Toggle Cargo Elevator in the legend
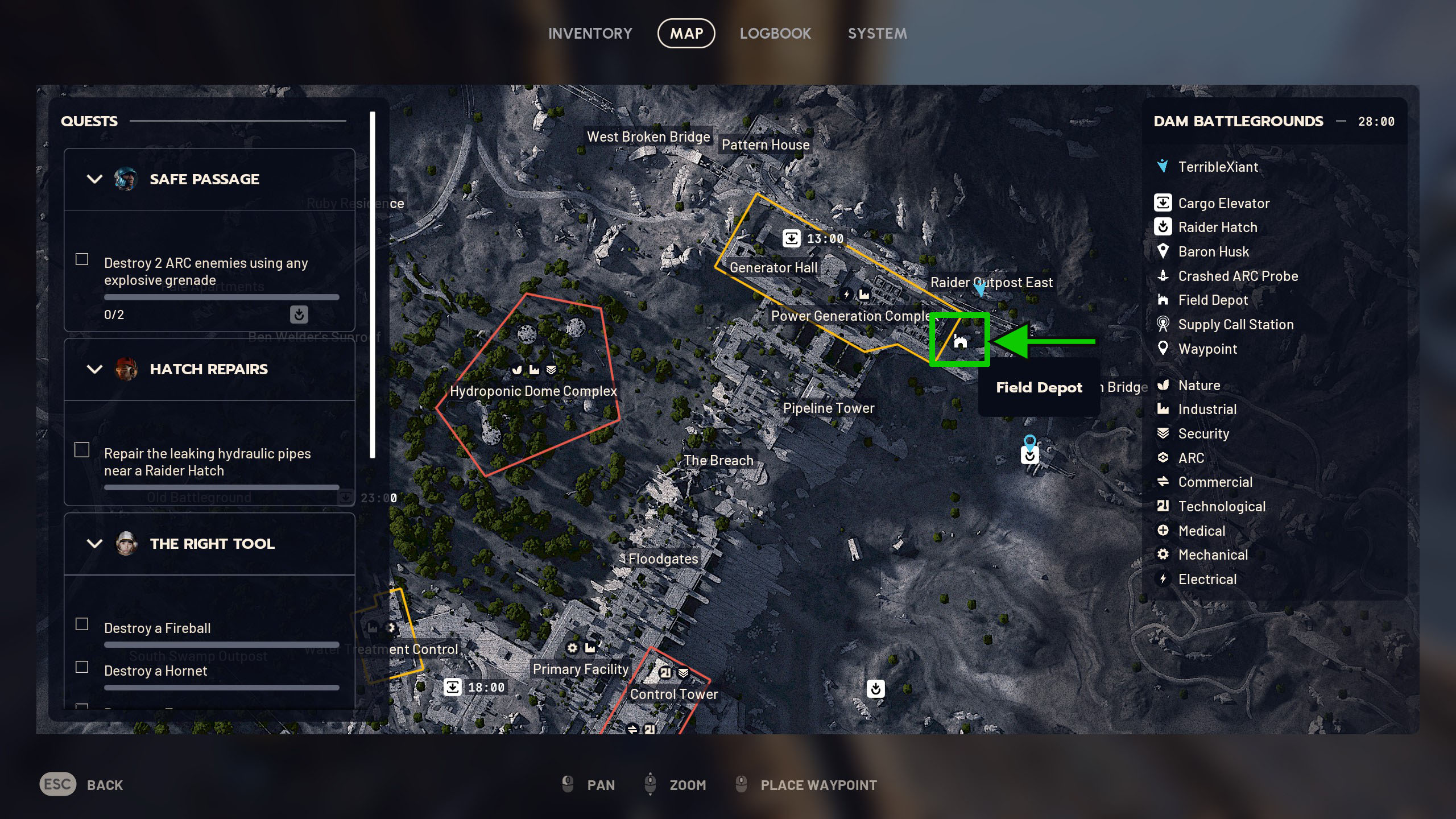This screenshot has width=1456, height=819. click(x=1223, y=203)
